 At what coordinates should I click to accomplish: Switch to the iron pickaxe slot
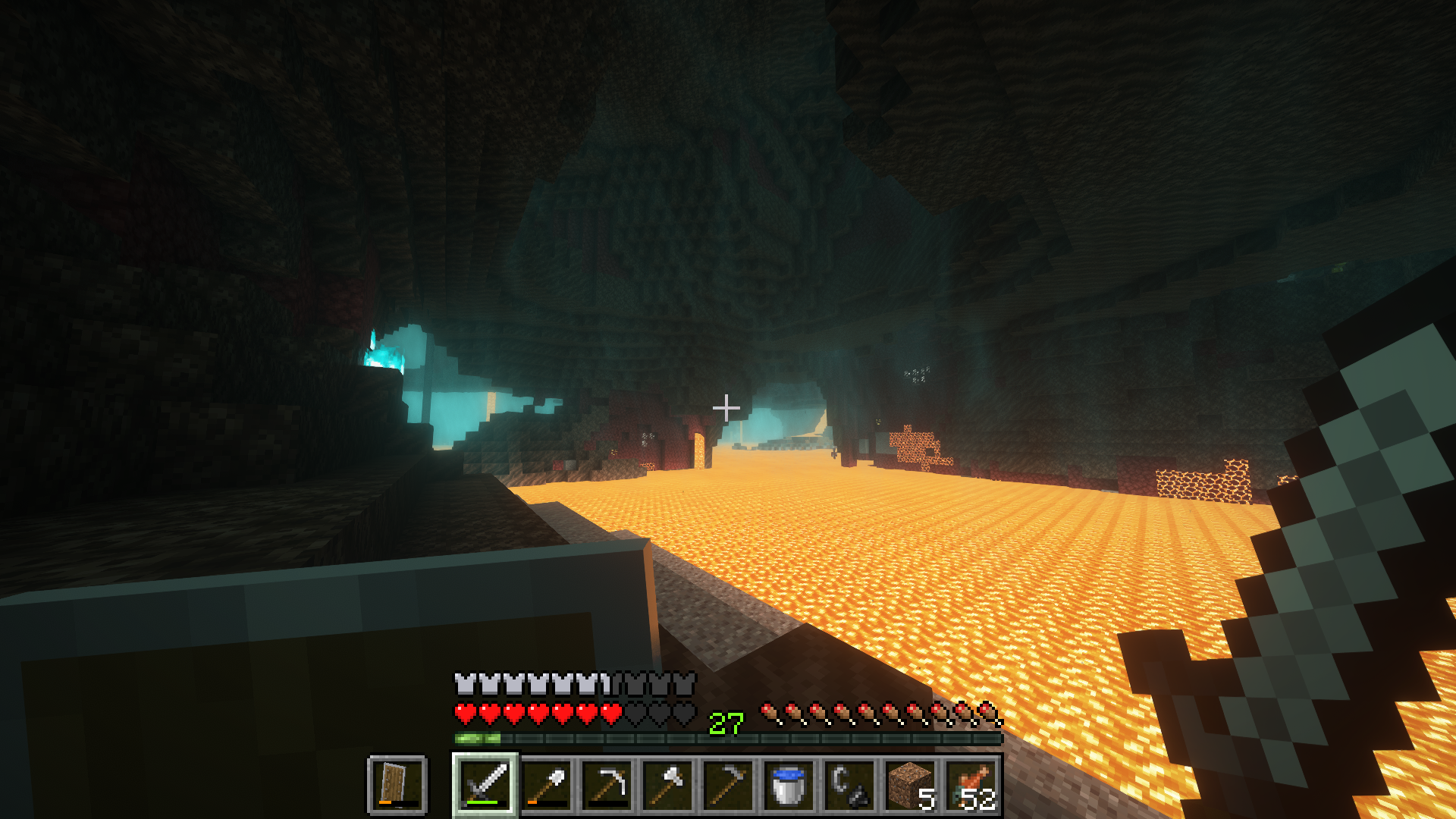[x=607, y=784]
